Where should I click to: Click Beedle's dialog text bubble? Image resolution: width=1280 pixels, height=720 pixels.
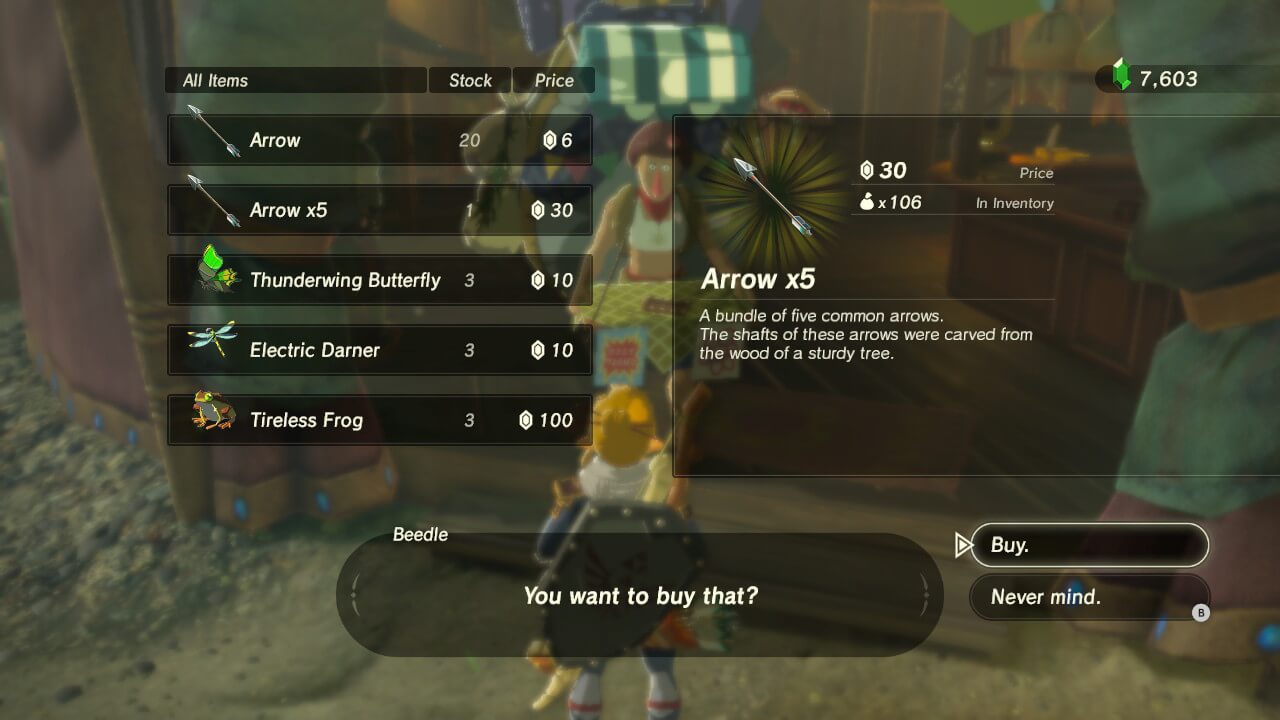pyautogui.click(x=640, y=594)
